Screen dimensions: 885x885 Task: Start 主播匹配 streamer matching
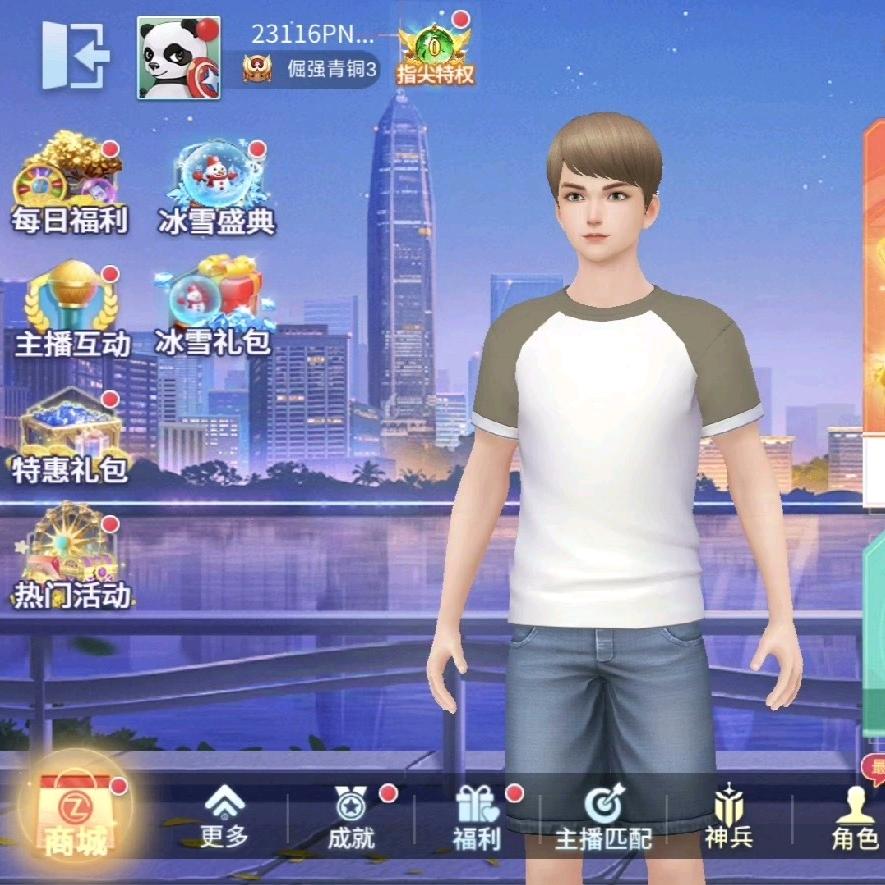click(x=603, y=816)
